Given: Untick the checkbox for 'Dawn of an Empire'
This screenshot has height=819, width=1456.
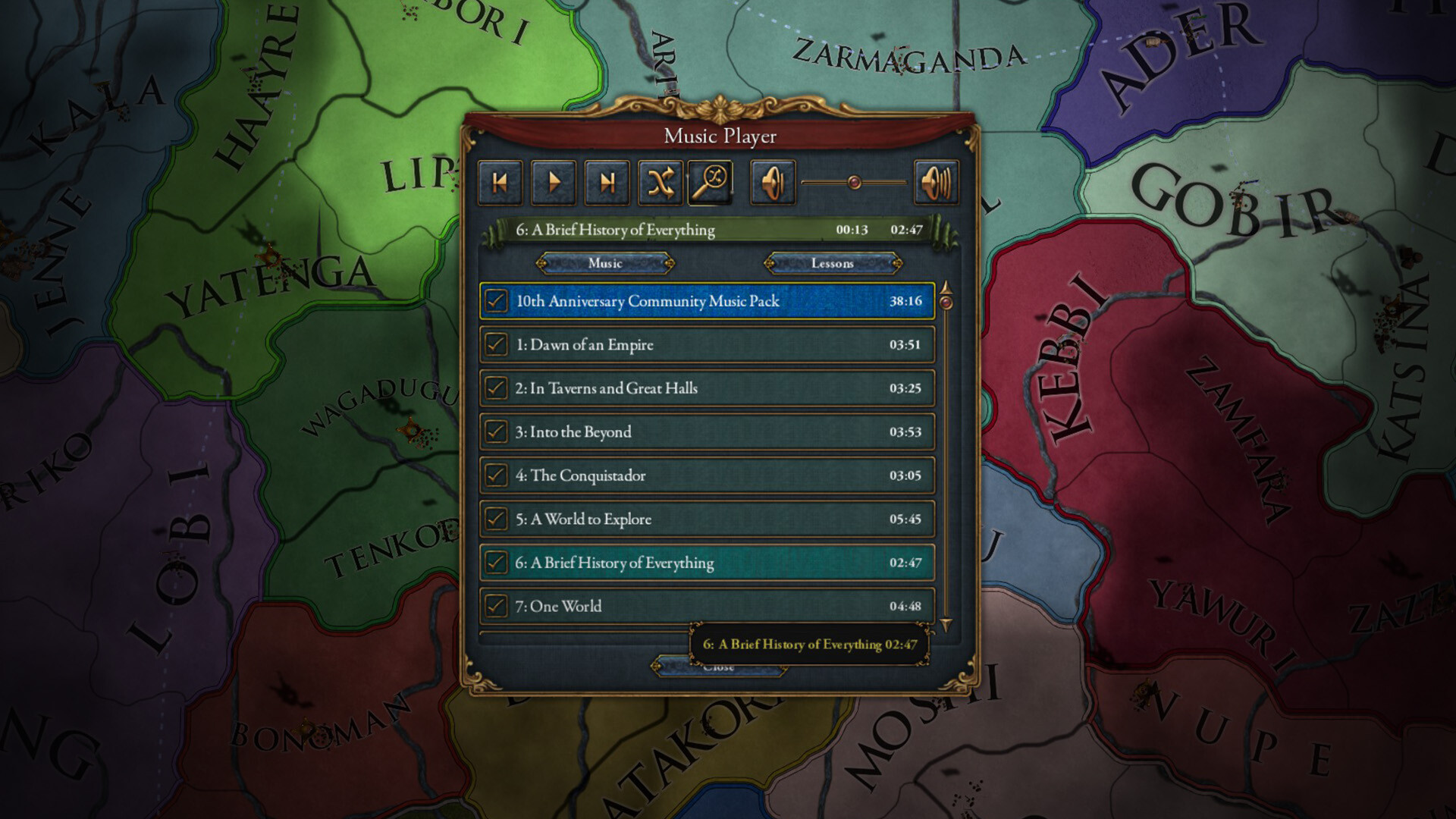Looking at the screenshot, I should [497, 344].
